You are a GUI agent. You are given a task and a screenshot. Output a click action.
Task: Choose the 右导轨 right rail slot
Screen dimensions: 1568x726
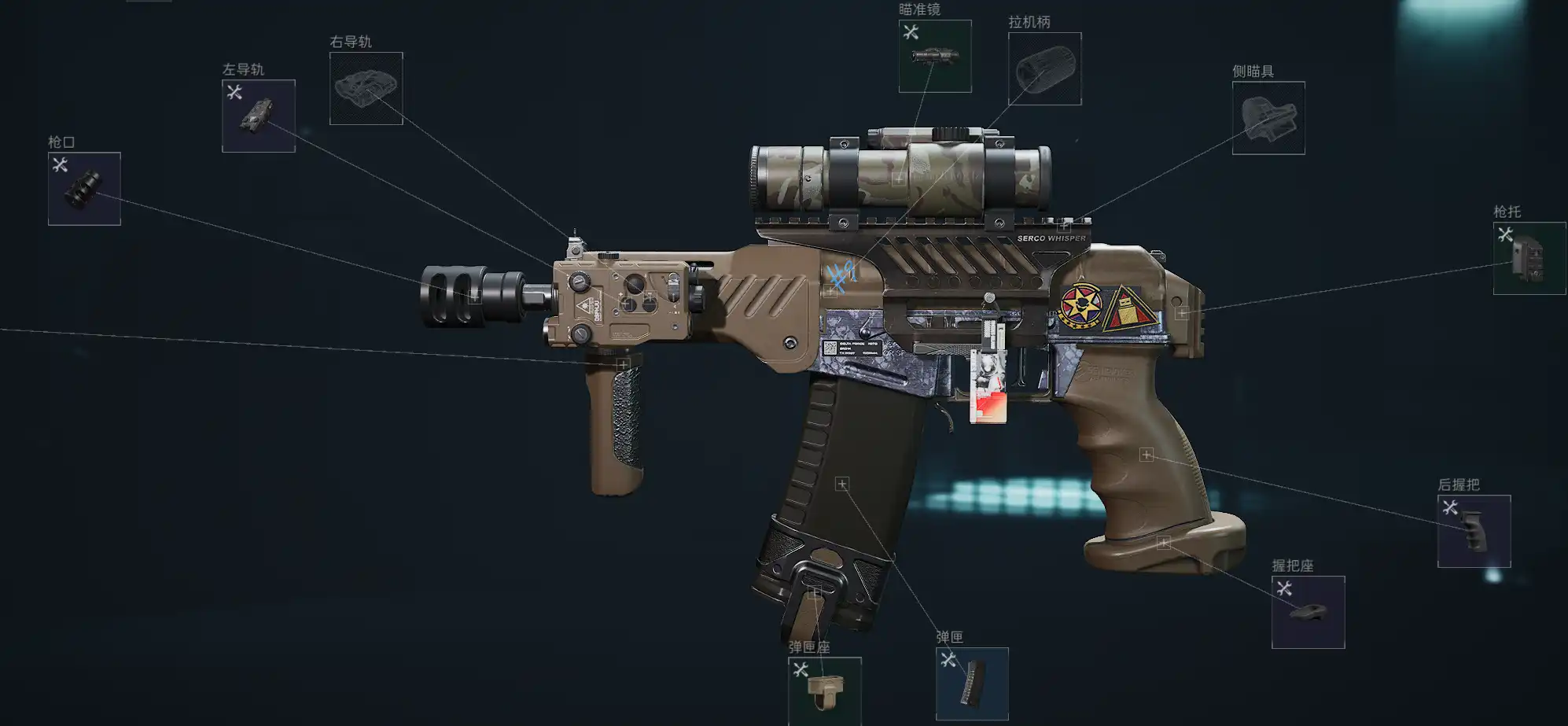[366, 88]
